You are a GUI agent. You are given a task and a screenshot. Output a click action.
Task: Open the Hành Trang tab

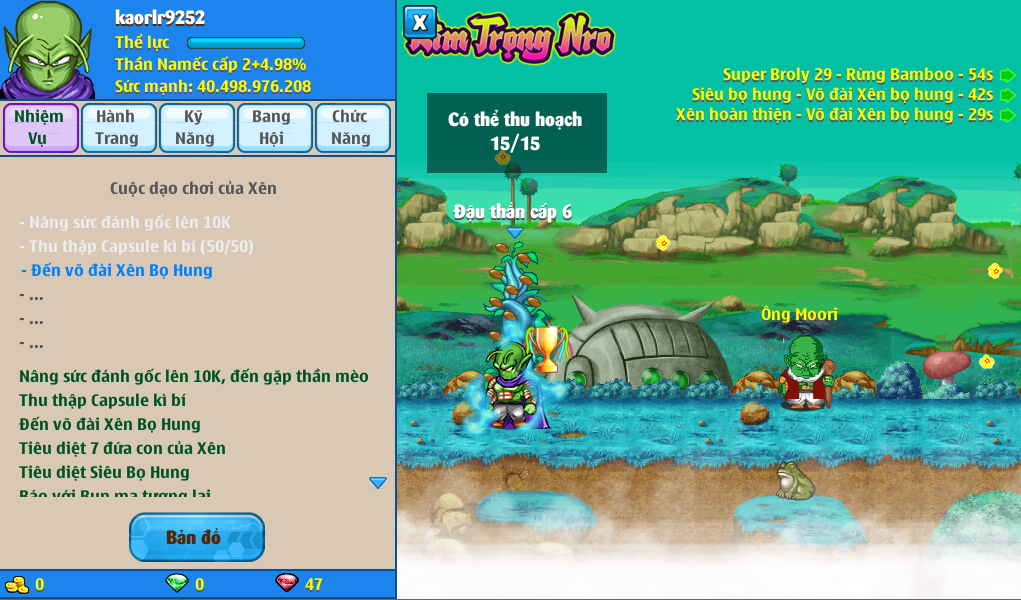click(118, 128)
